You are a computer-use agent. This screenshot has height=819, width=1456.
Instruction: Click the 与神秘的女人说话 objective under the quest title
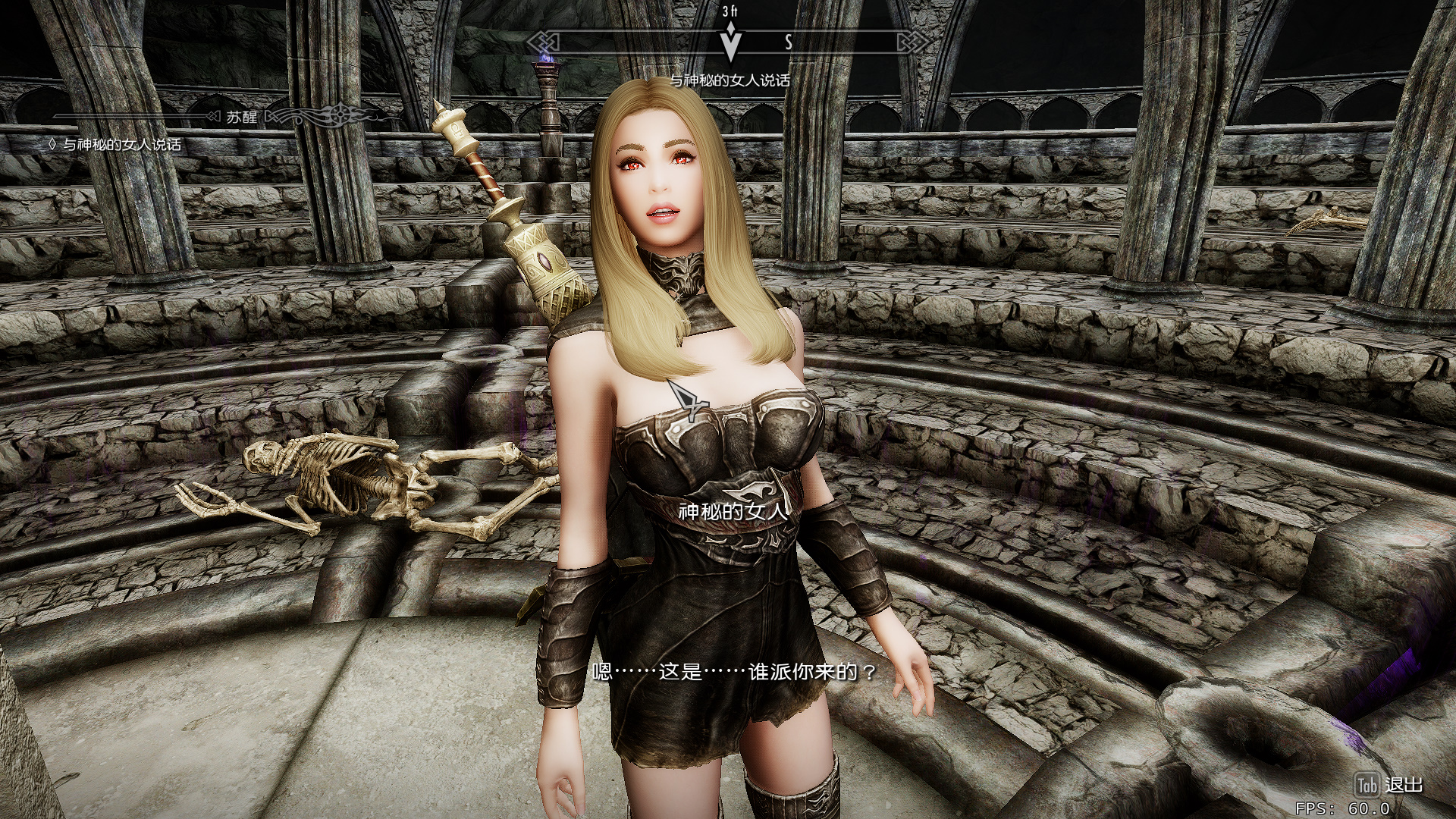coord(121,145)
